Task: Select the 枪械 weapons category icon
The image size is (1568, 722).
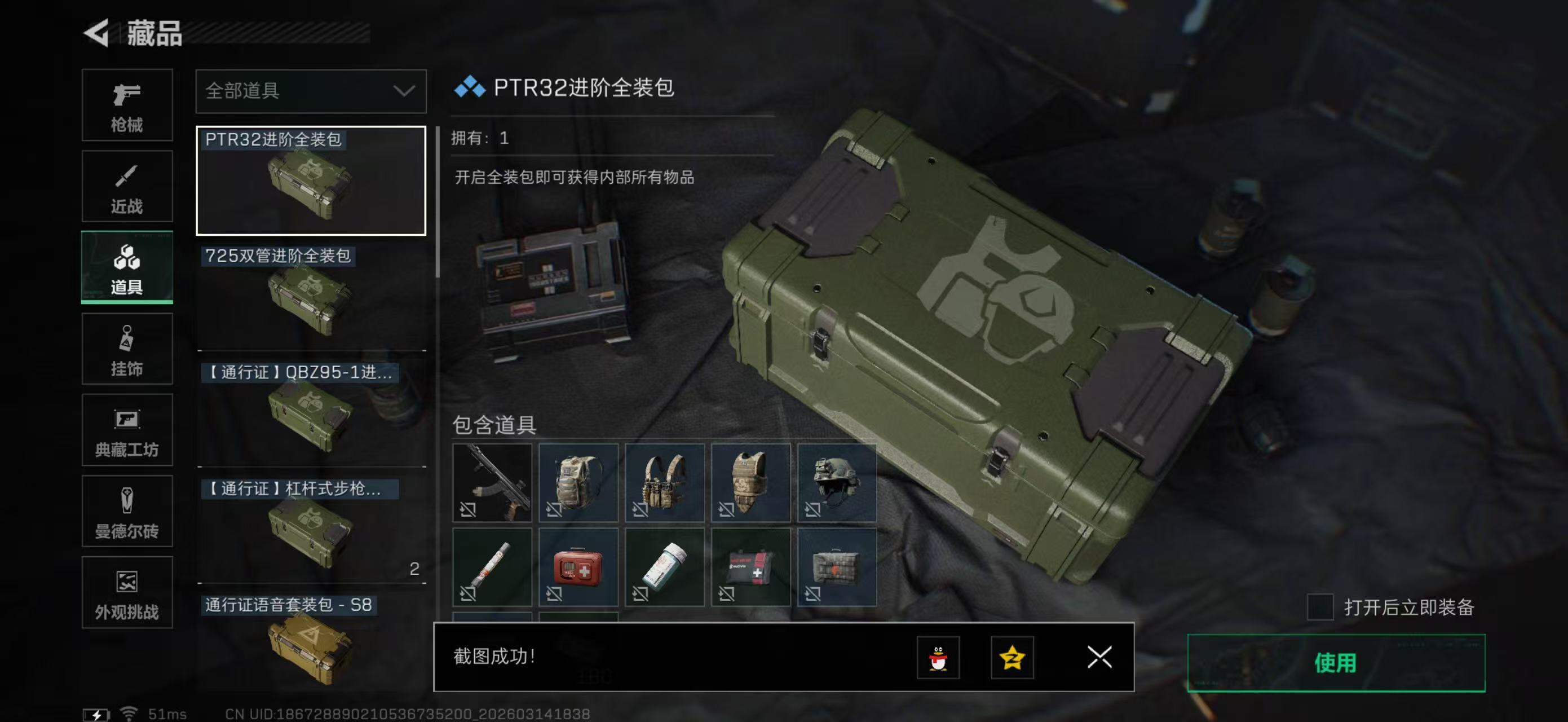Action: 127,105
